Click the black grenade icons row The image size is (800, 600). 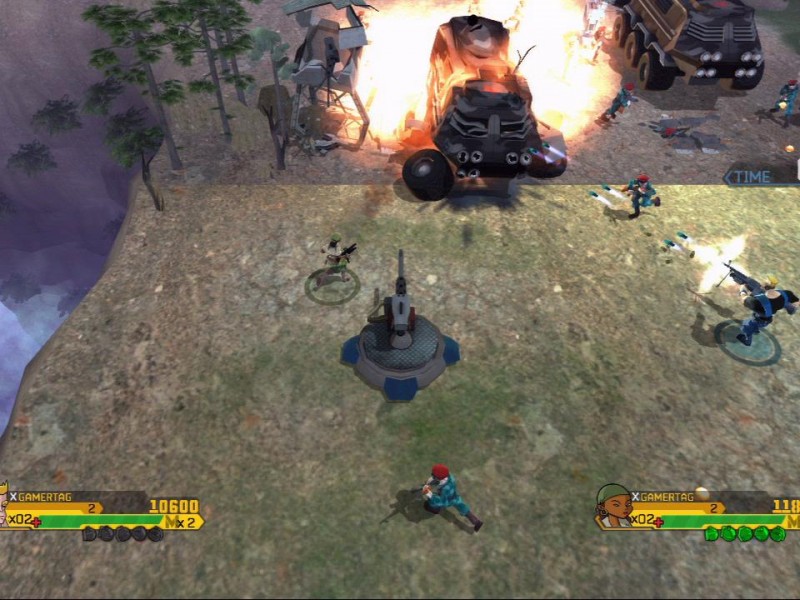(122, 534)
